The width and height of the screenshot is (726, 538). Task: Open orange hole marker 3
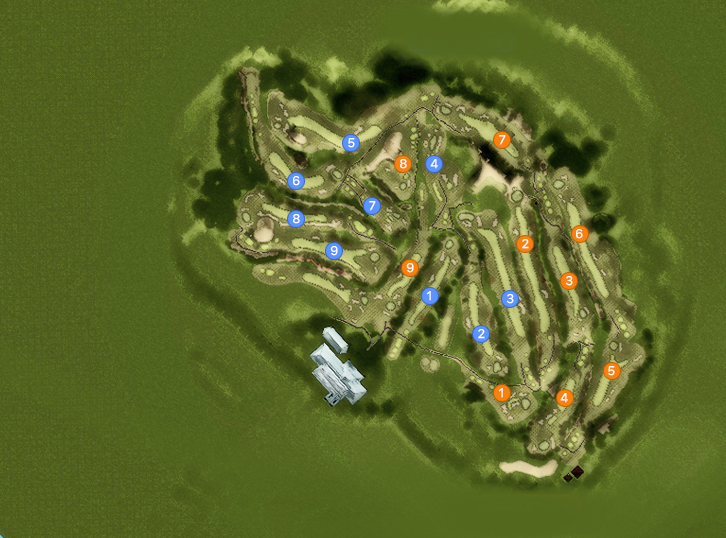[x=569, y=281]
